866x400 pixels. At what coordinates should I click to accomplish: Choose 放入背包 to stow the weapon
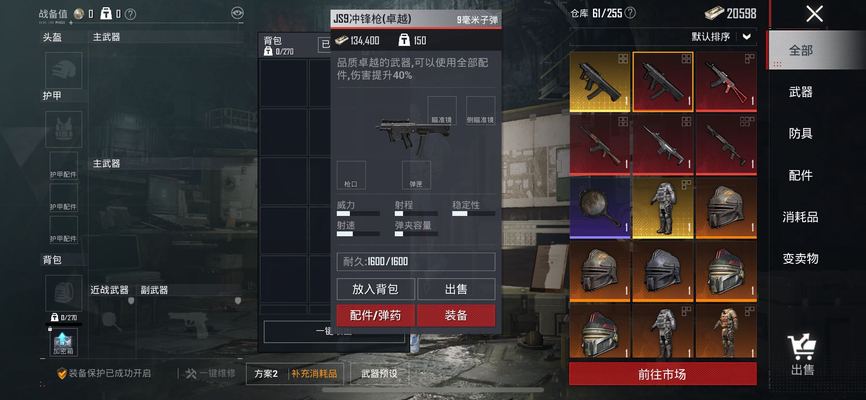click(x=376, y=289)
